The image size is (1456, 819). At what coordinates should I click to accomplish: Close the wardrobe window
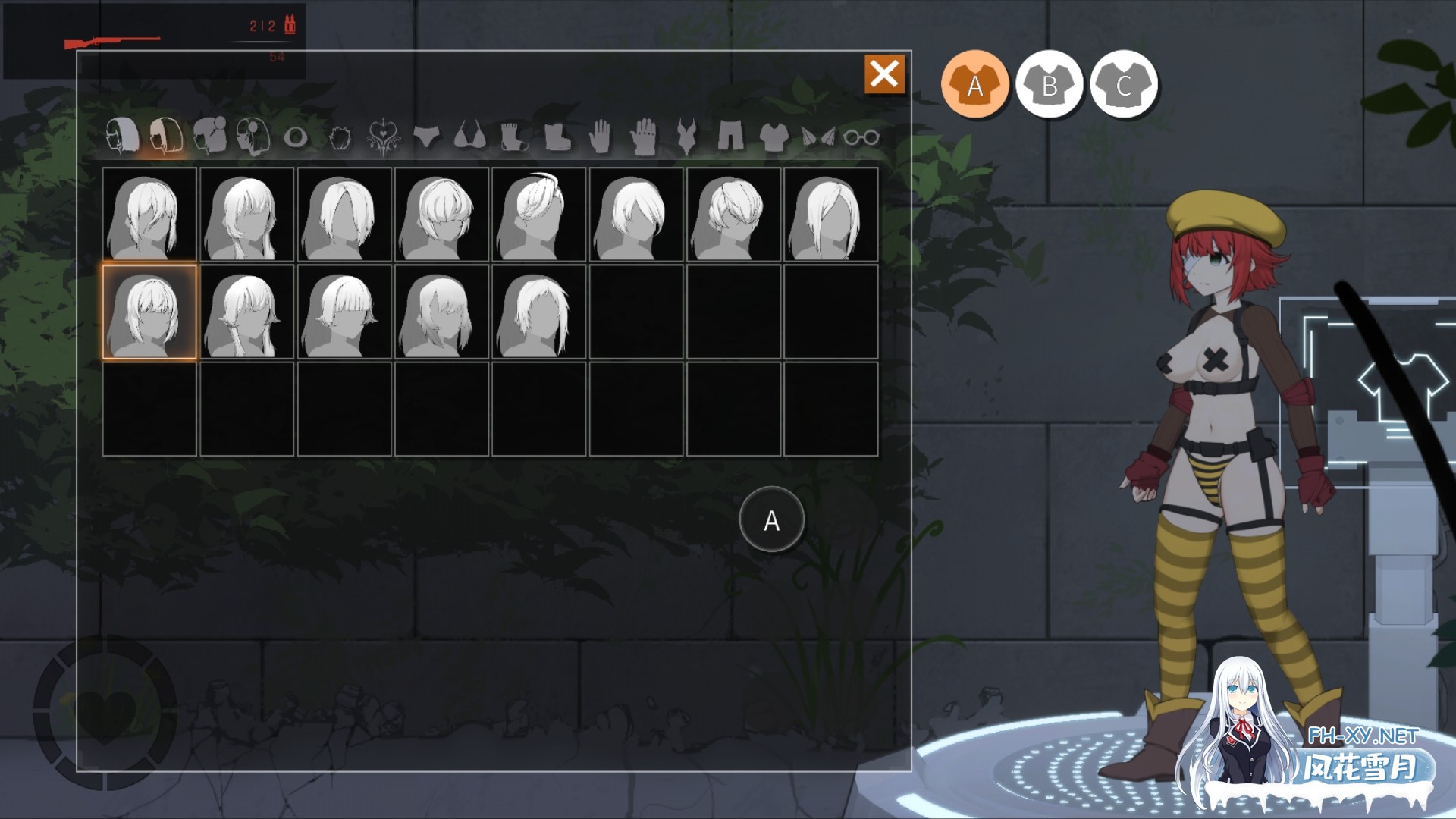coord(884,74)
